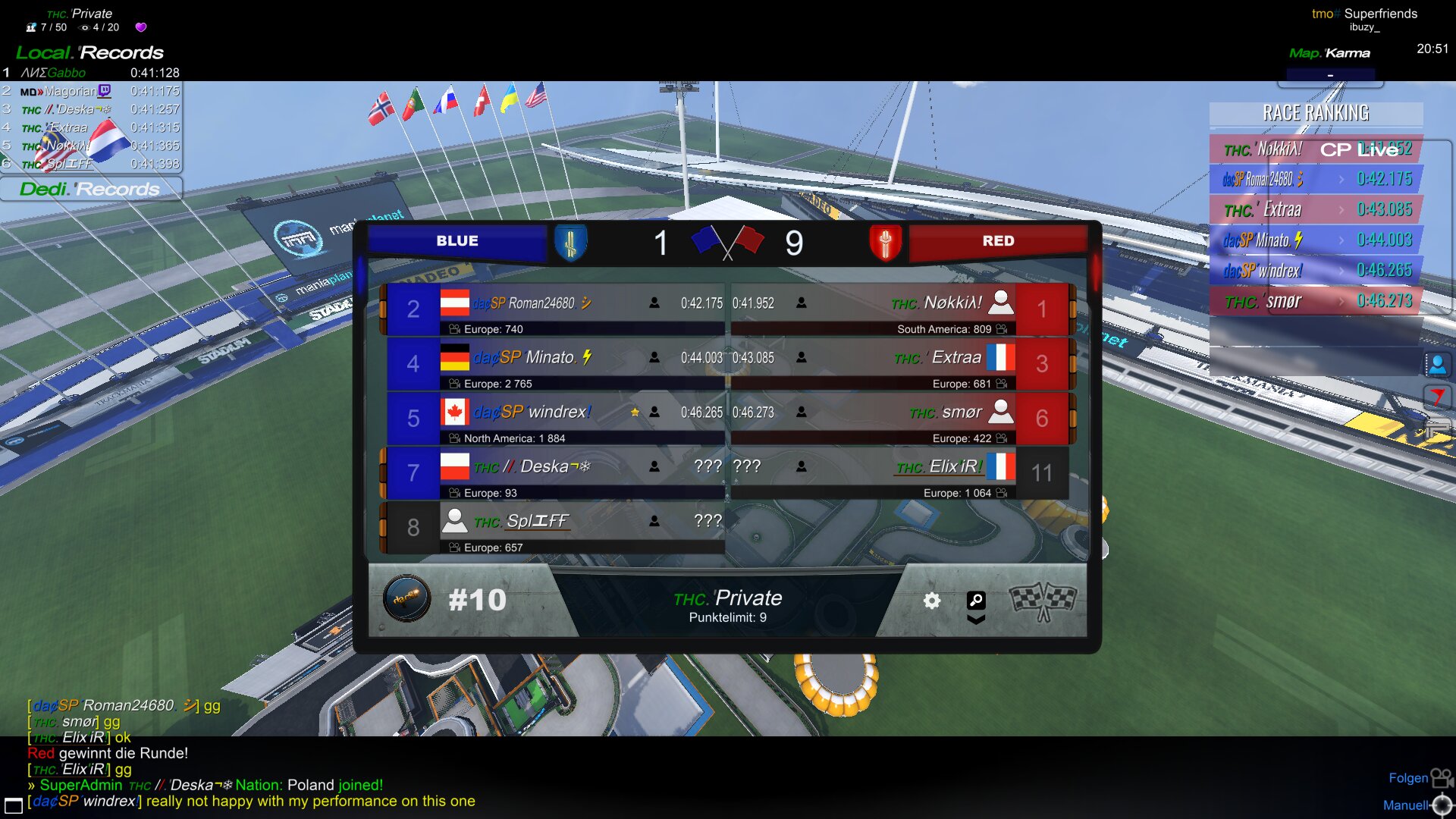Select Roman24680's row on the blue team
The image size is (1456, 819).
tap(555, 309)
